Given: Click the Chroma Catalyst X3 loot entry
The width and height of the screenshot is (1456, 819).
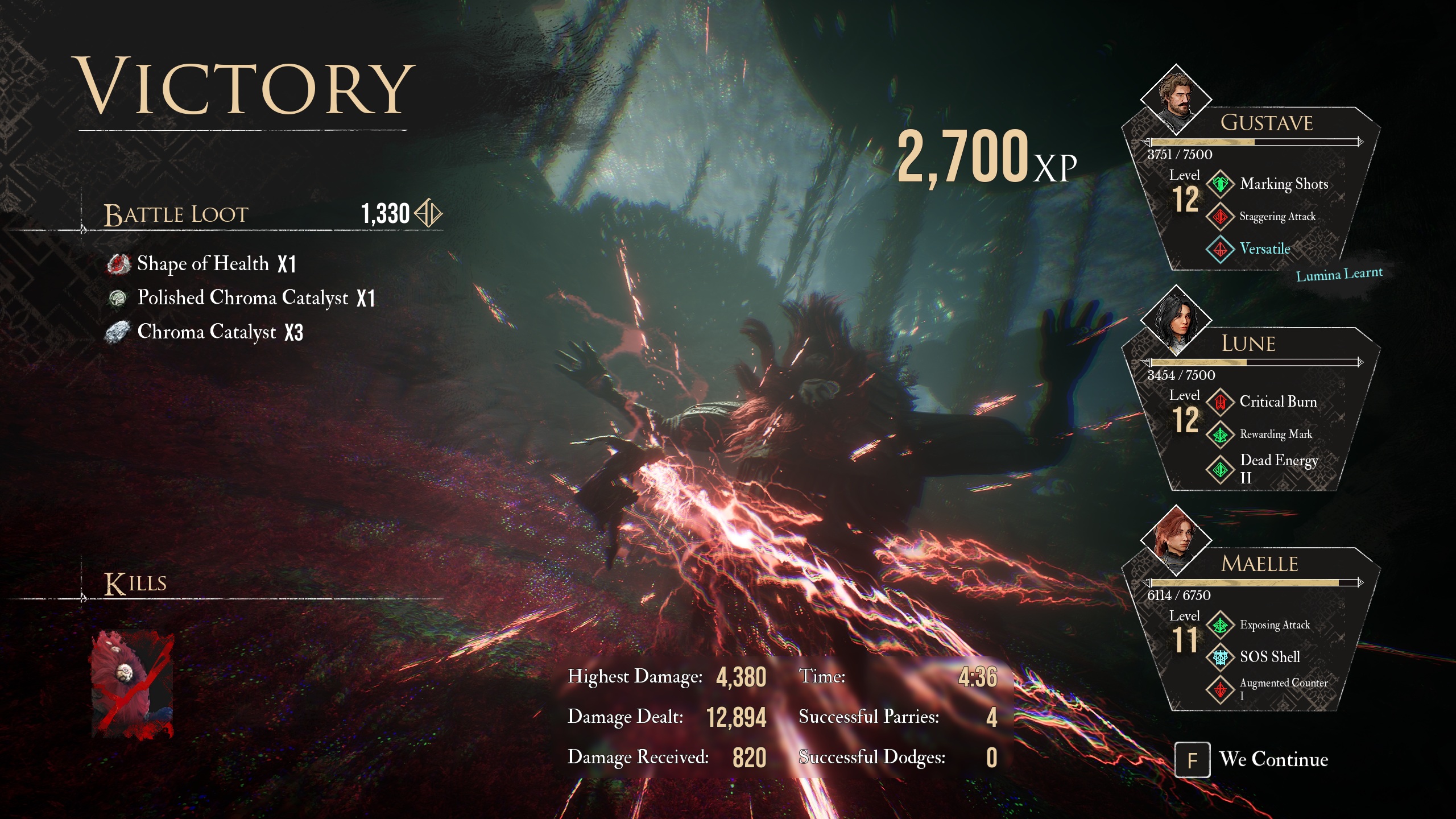Looking at the screenshot, I should (x=206, y=332).
